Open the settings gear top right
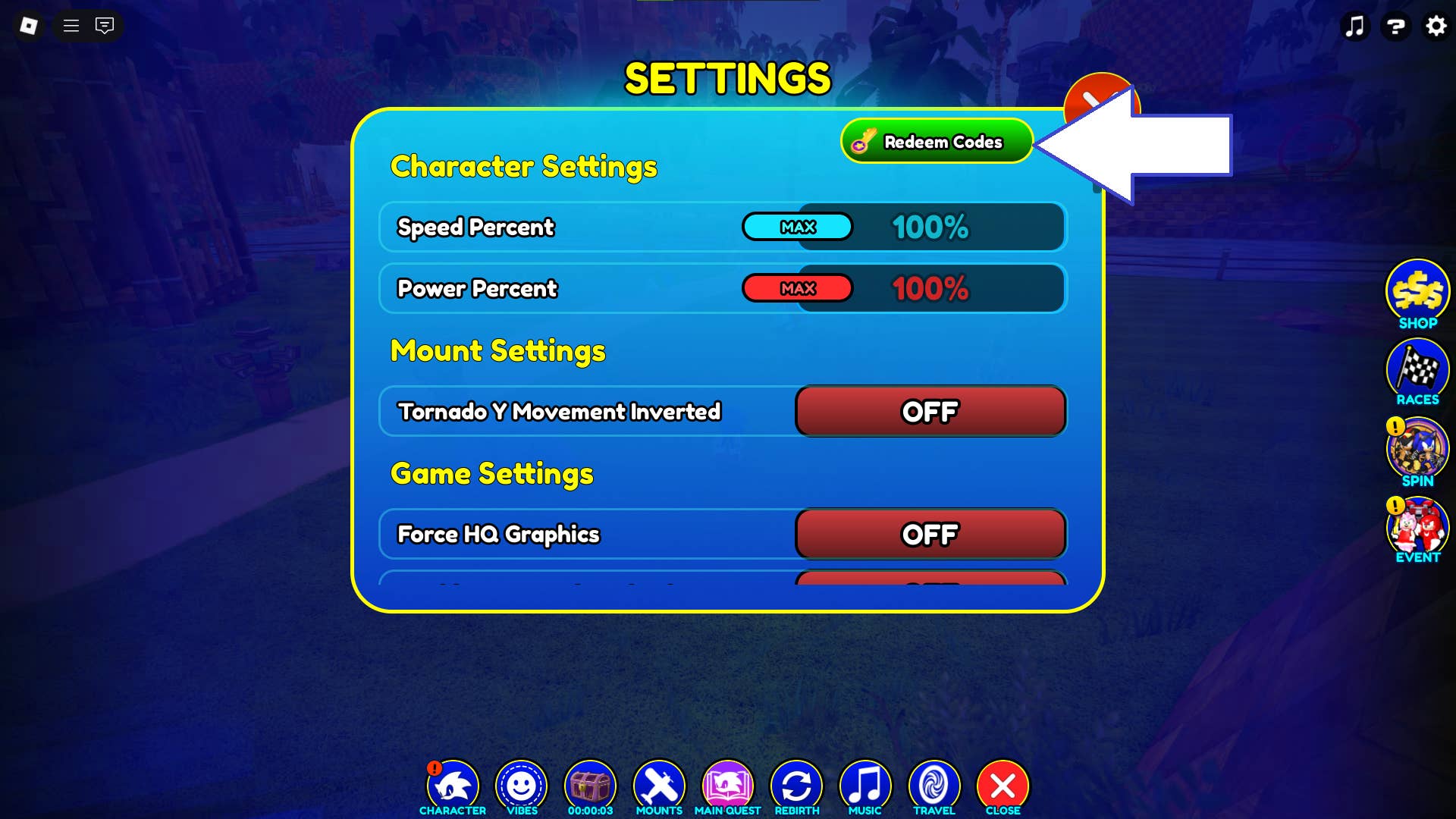 (x=1436, y=26)
